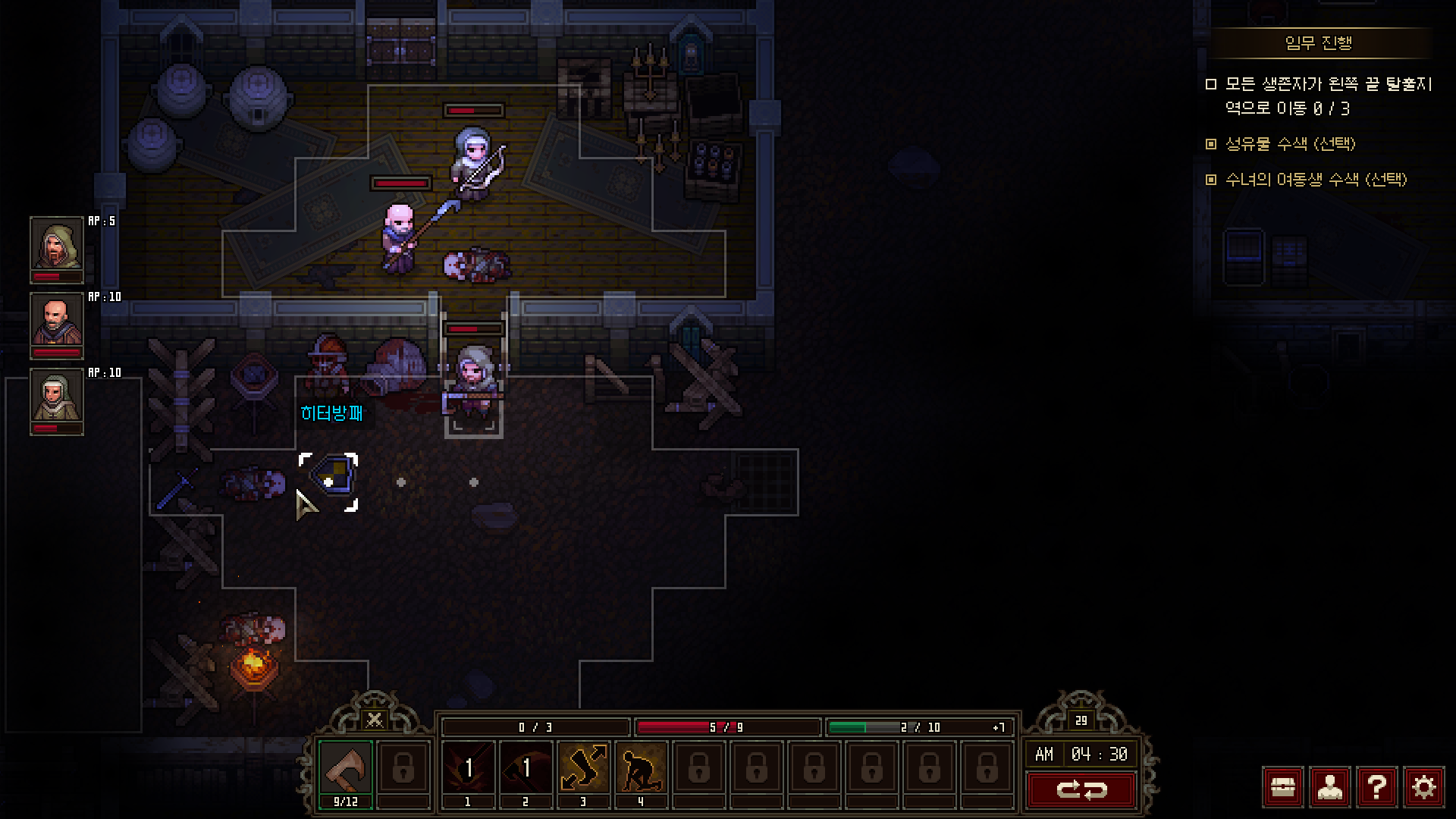Image resolution: width=1456 pixels, height=819 pixels.
Task: Select the nun survivor portrait
Action: [x=56, y=396]
